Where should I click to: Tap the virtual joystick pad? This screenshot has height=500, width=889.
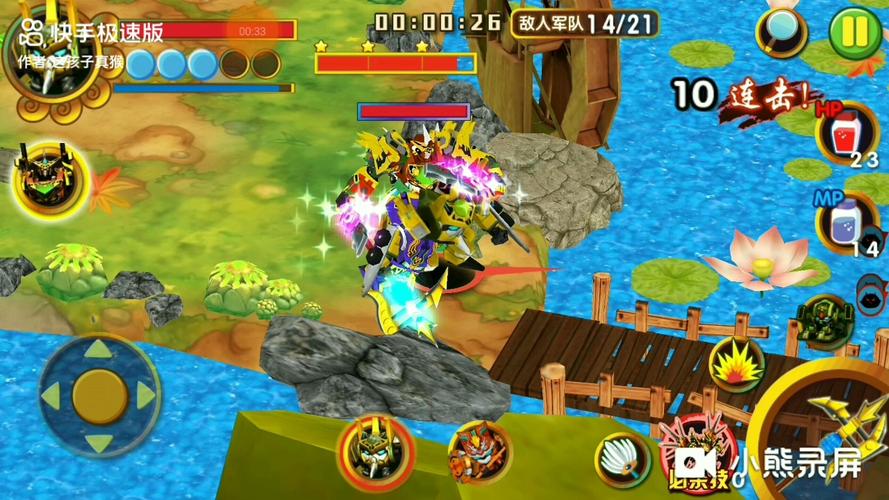click(99, 394)
